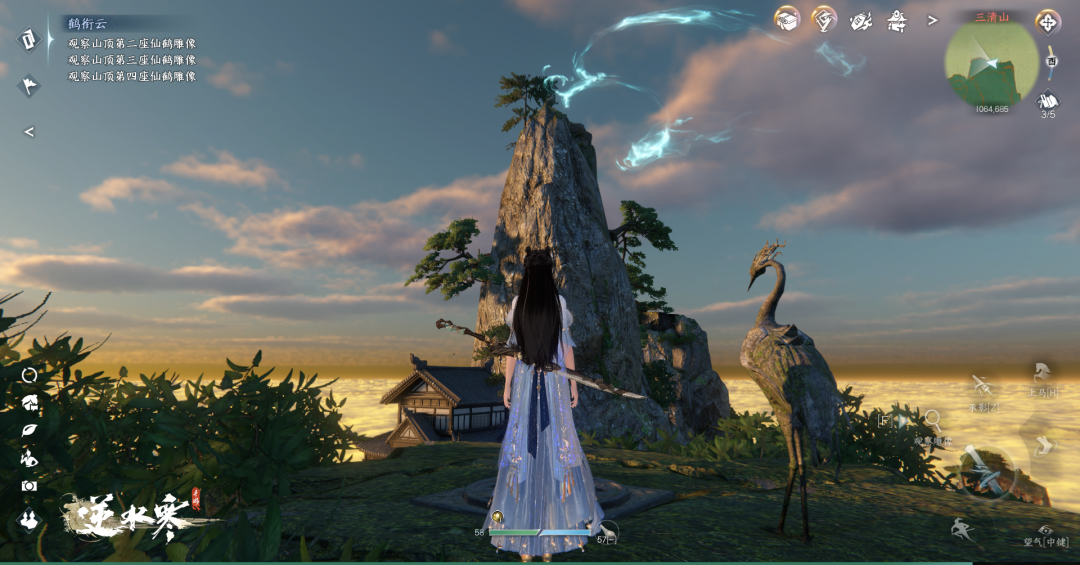1080x565 pixels.
Task: Open the 鹤衔云 quest tracker
Action: click(87, 23)
